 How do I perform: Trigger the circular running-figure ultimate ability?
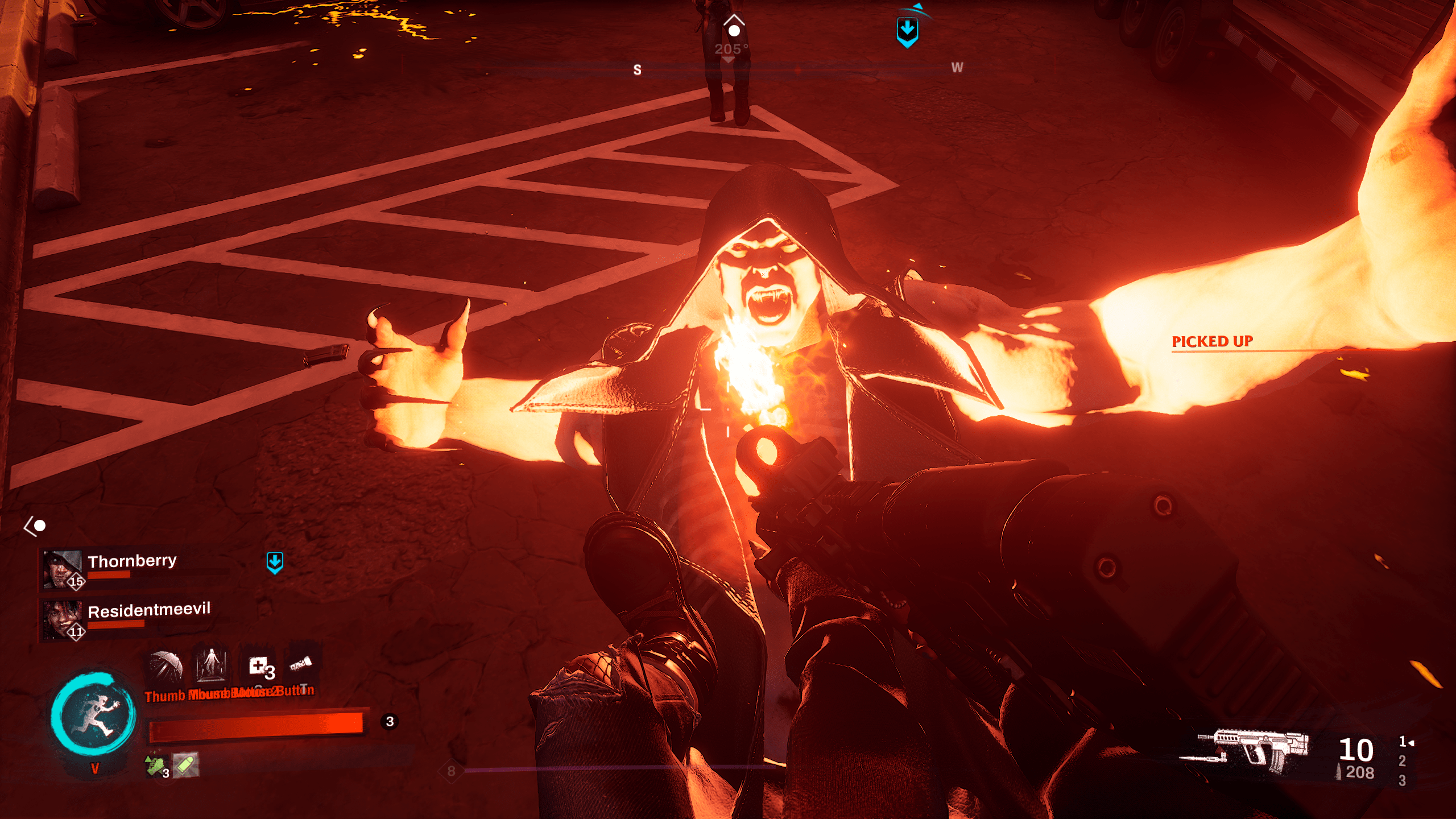[94, 715]
